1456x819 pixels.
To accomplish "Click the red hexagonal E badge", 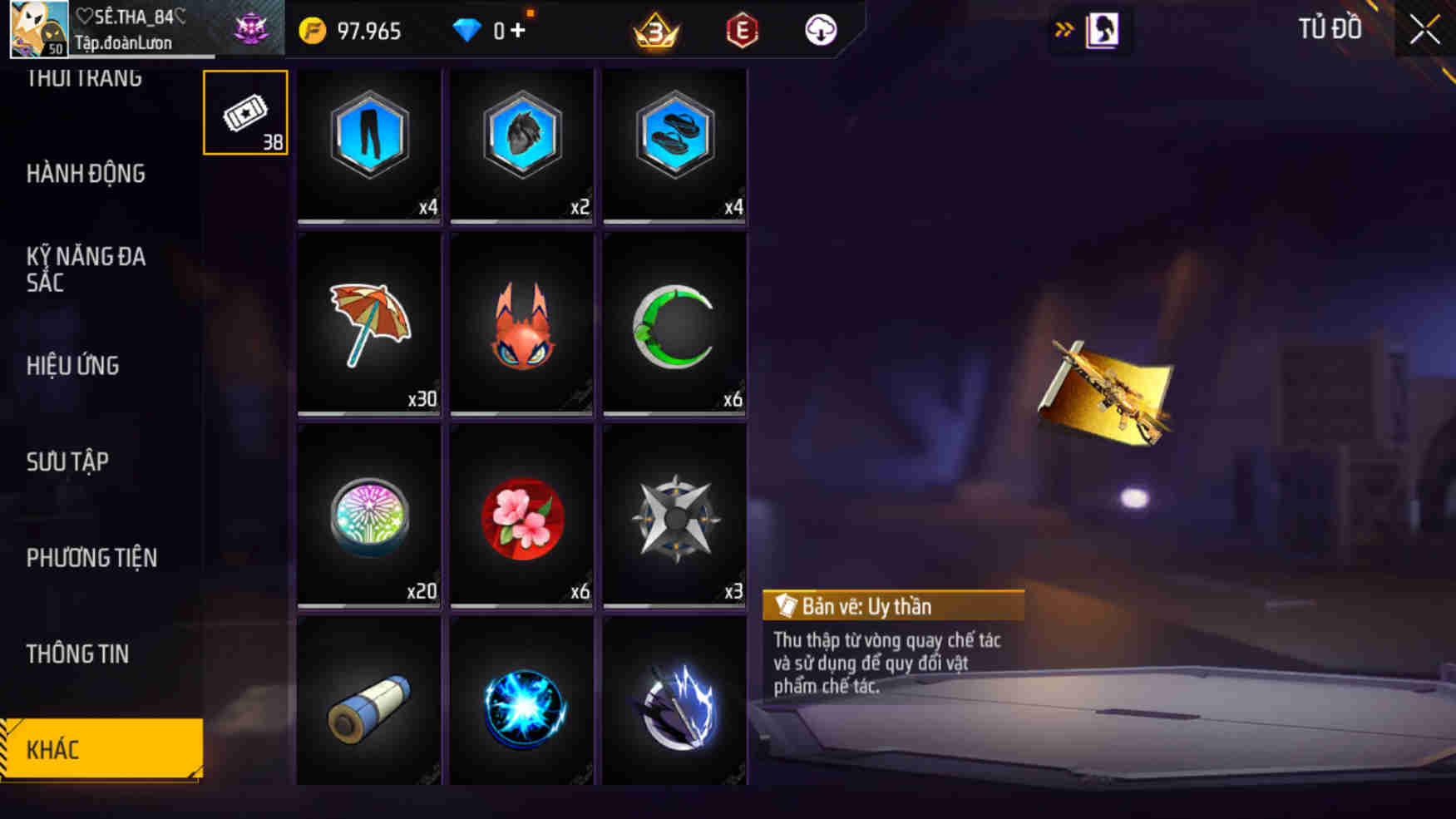I will (740, 30).
